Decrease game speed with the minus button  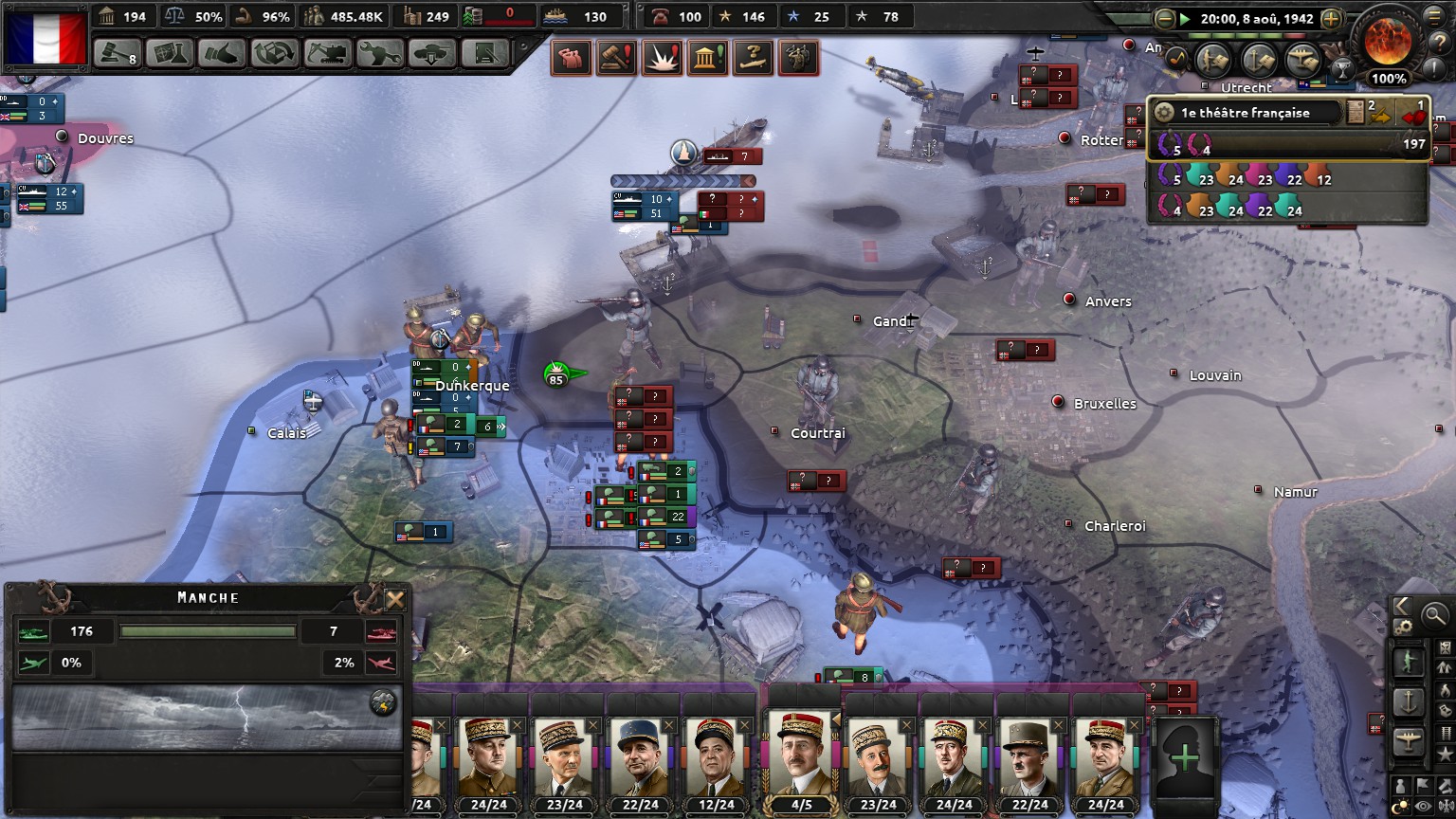[x=1165, y=19]
